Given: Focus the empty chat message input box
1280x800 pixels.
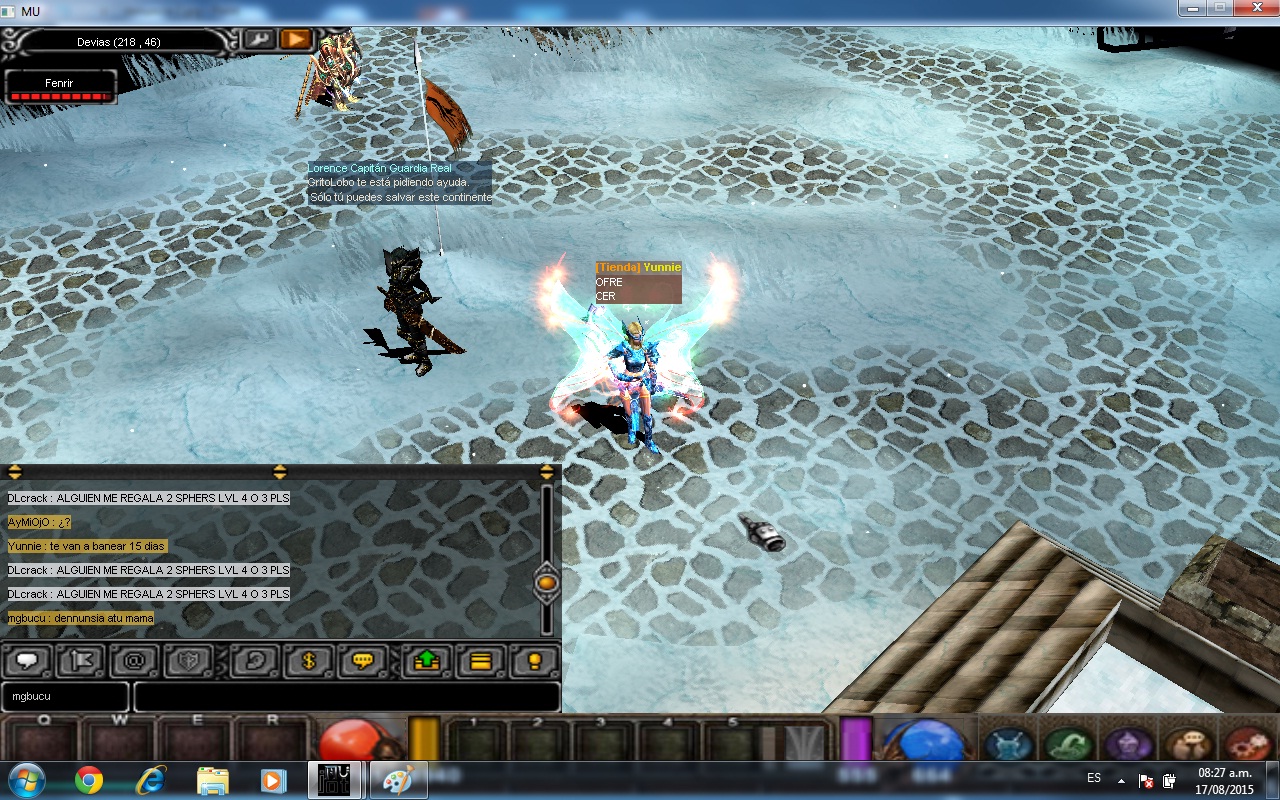Looking at the screenshot, I should (346, 696).
